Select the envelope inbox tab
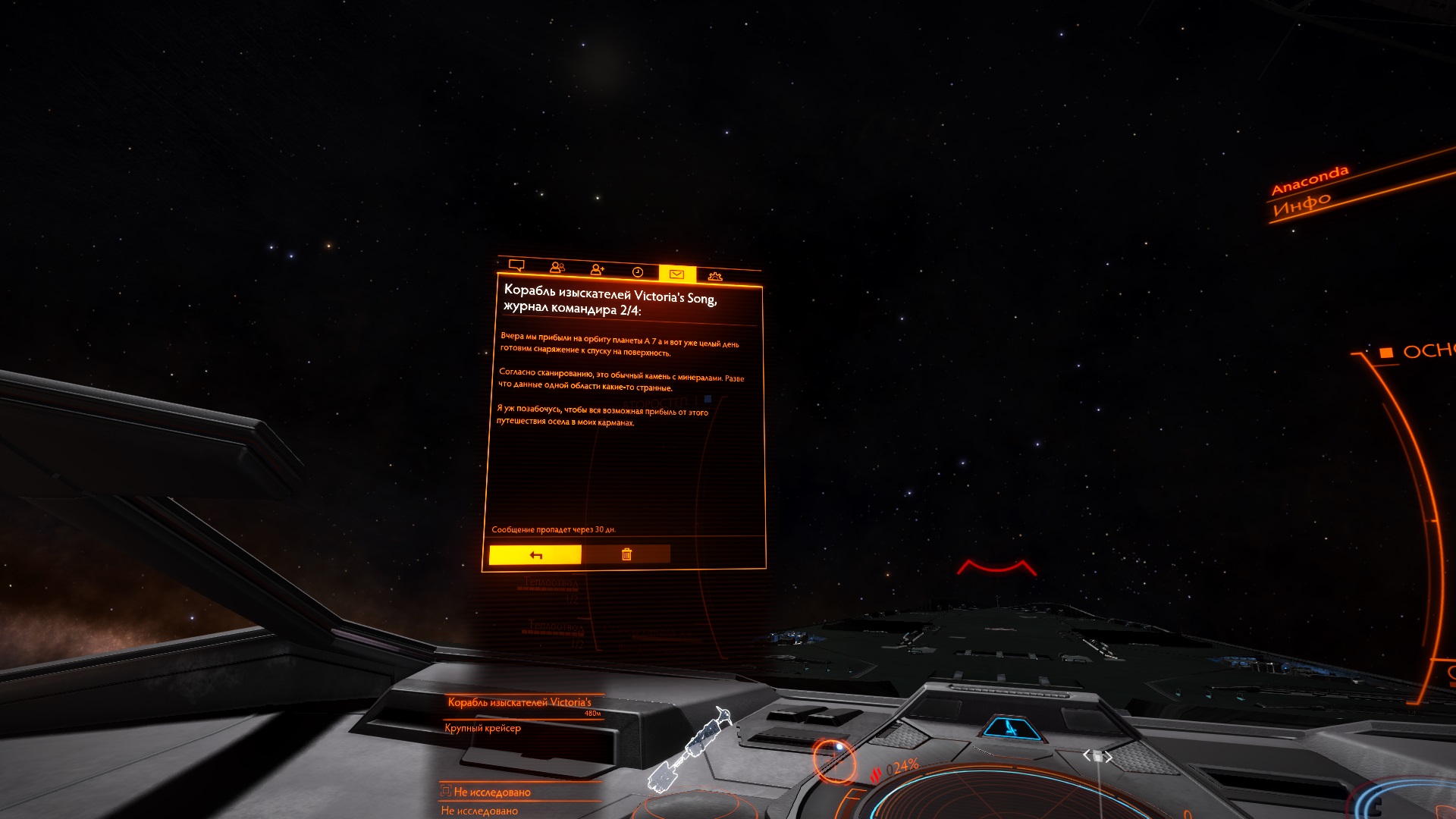The height and width of the screenshot is (819, 1456). tap(677, 274)
